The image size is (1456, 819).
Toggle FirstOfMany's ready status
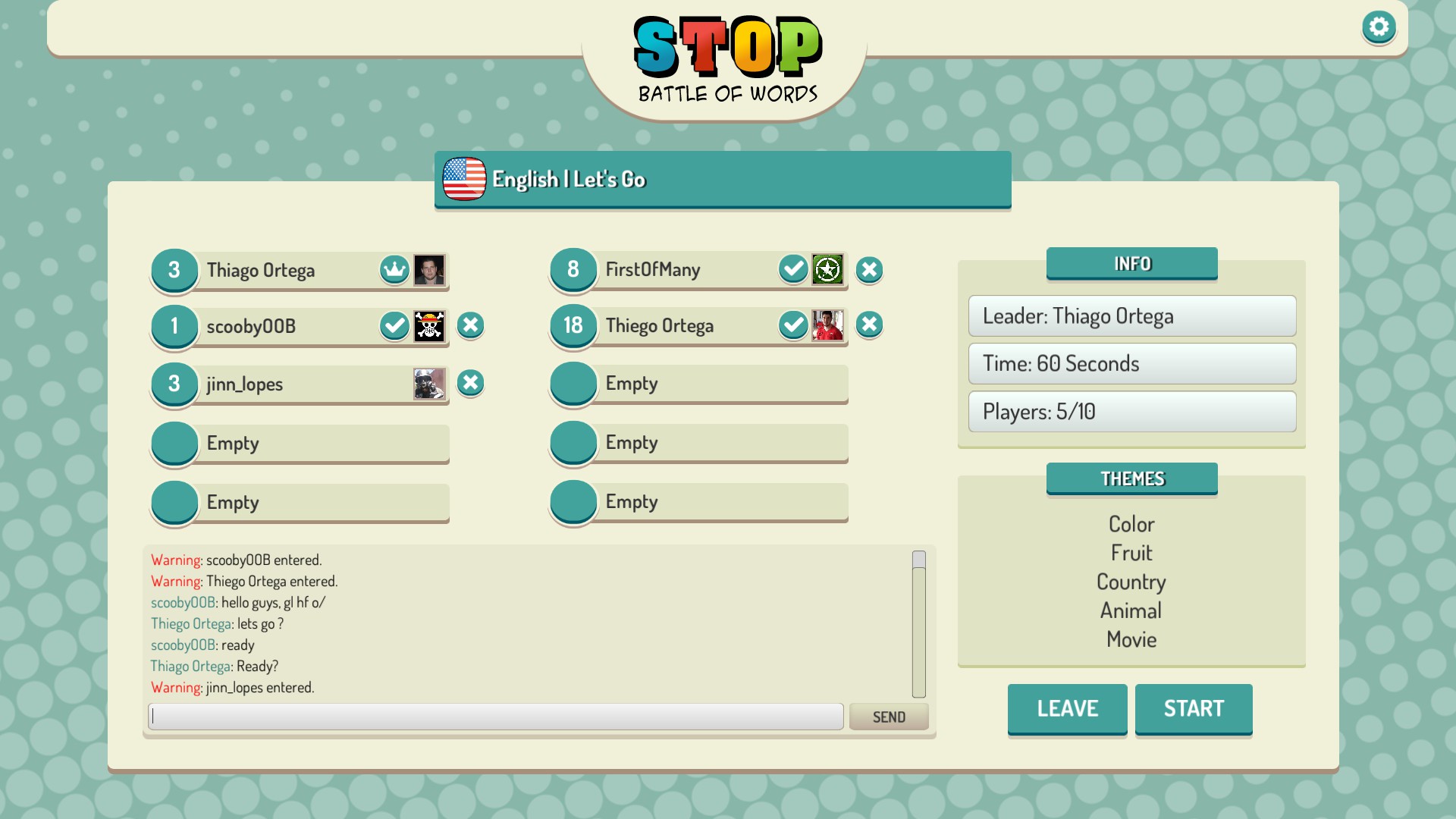(x=792, y=269)
